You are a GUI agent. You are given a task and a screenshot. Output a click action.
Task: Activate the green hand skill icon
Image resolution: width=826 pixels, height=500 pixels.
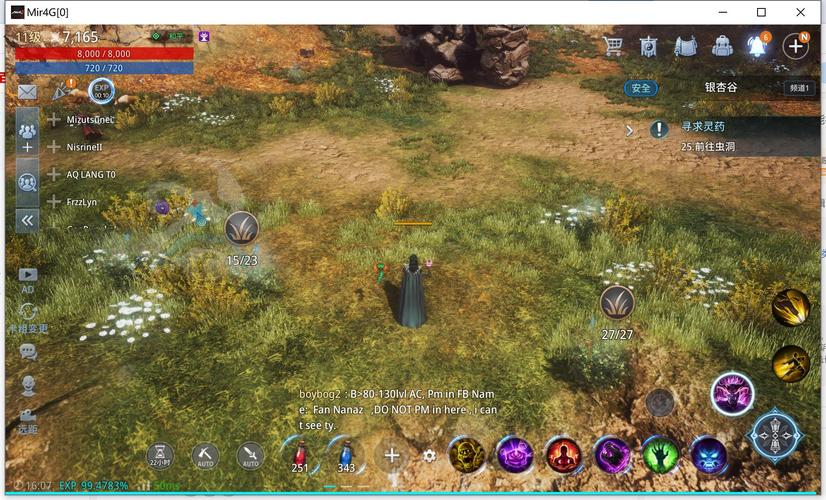pos(660,455)
